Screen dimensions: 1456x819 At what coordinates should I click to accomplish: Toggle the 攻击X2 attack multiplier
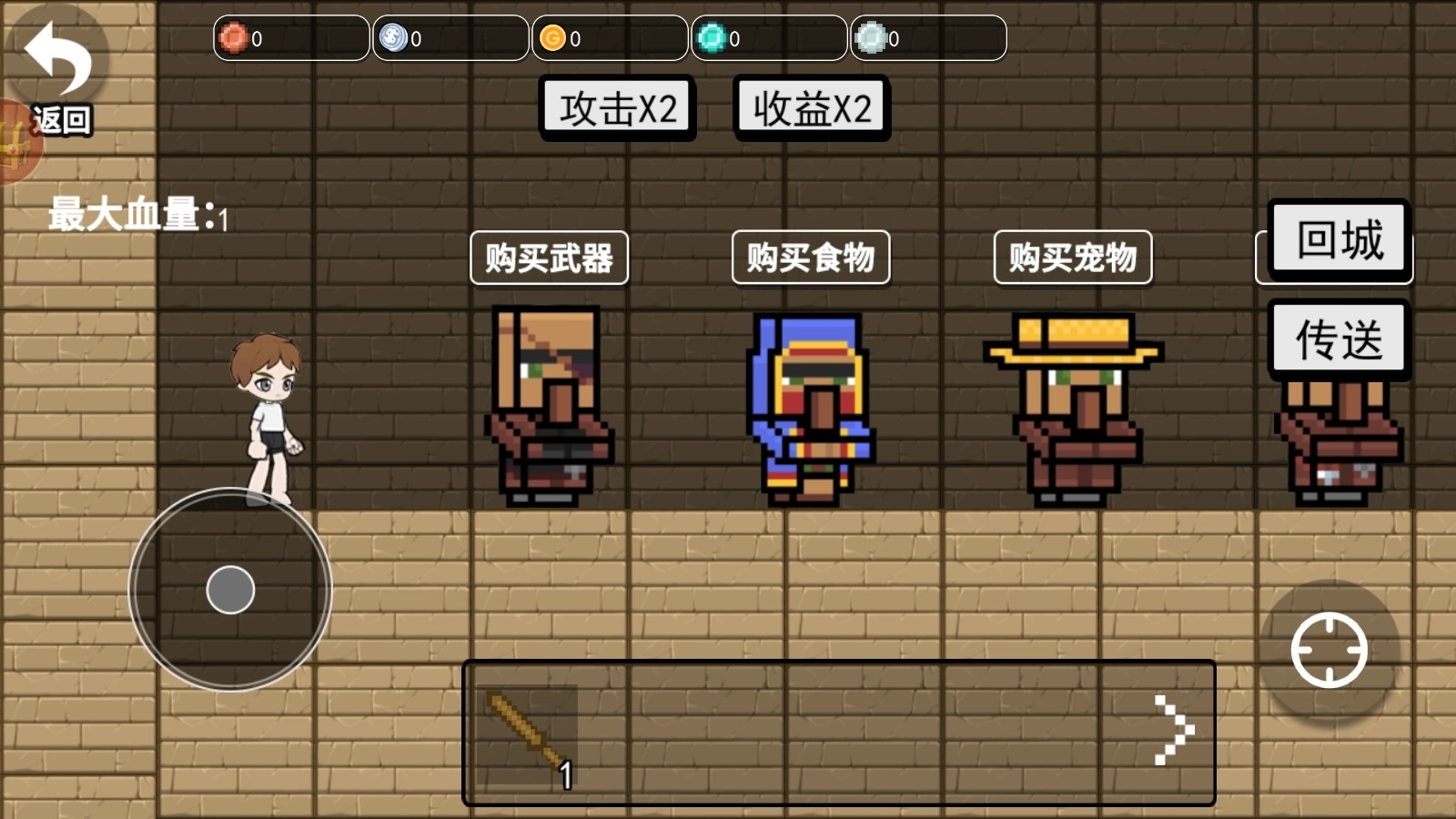[x=617, y=107]
